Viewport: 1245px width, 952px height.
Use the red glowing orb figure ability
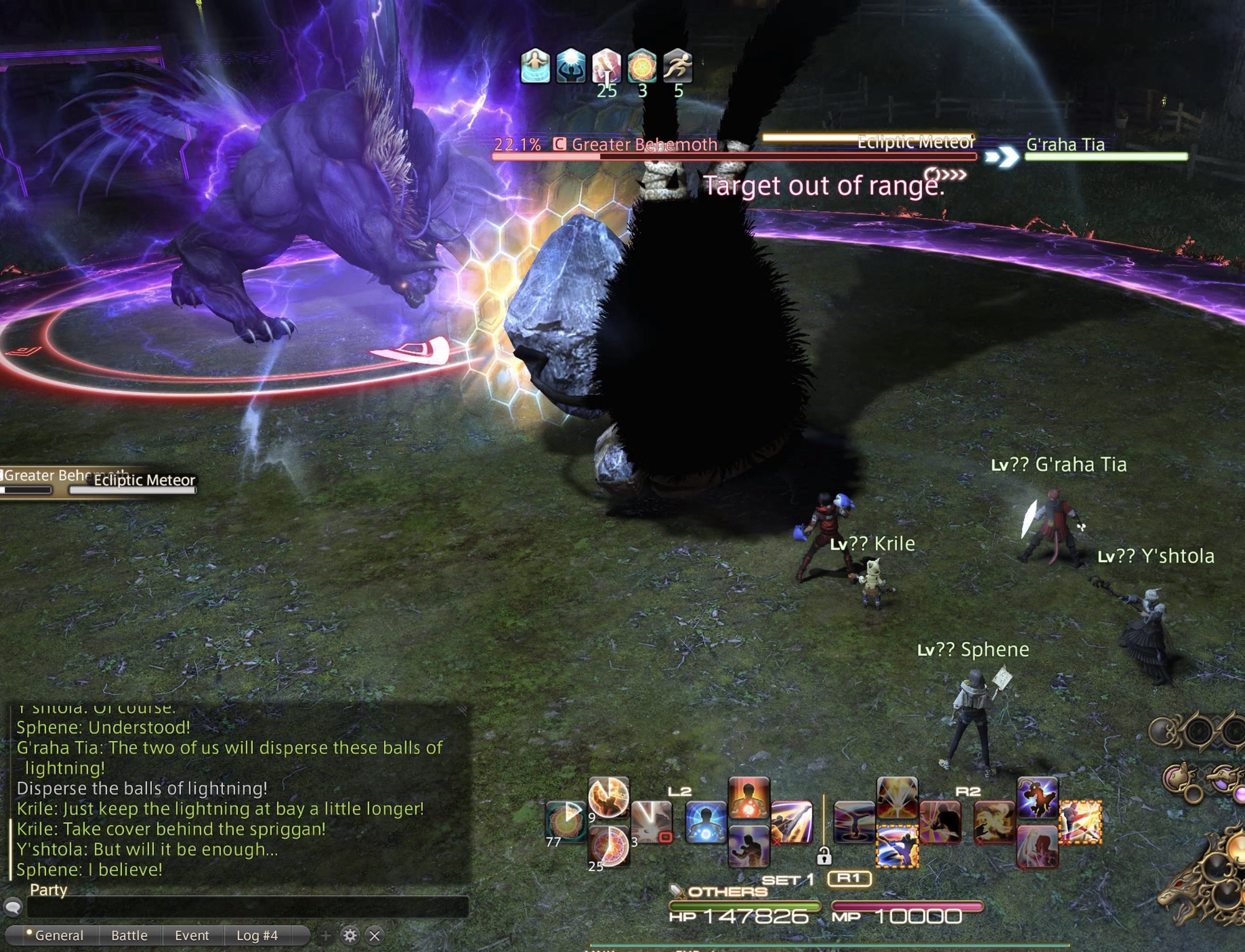[x=749, y=798]
